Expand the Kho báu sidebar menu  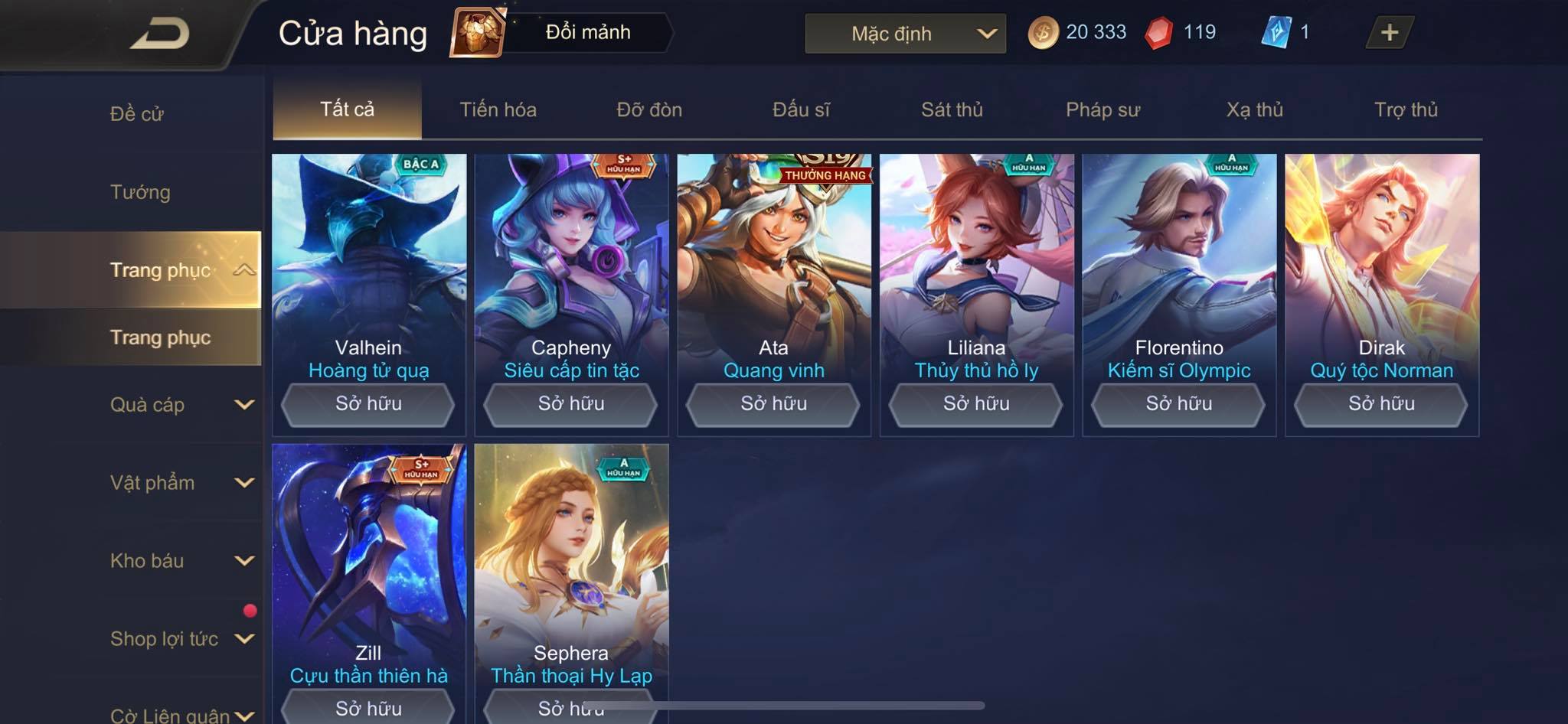[181, 561]
